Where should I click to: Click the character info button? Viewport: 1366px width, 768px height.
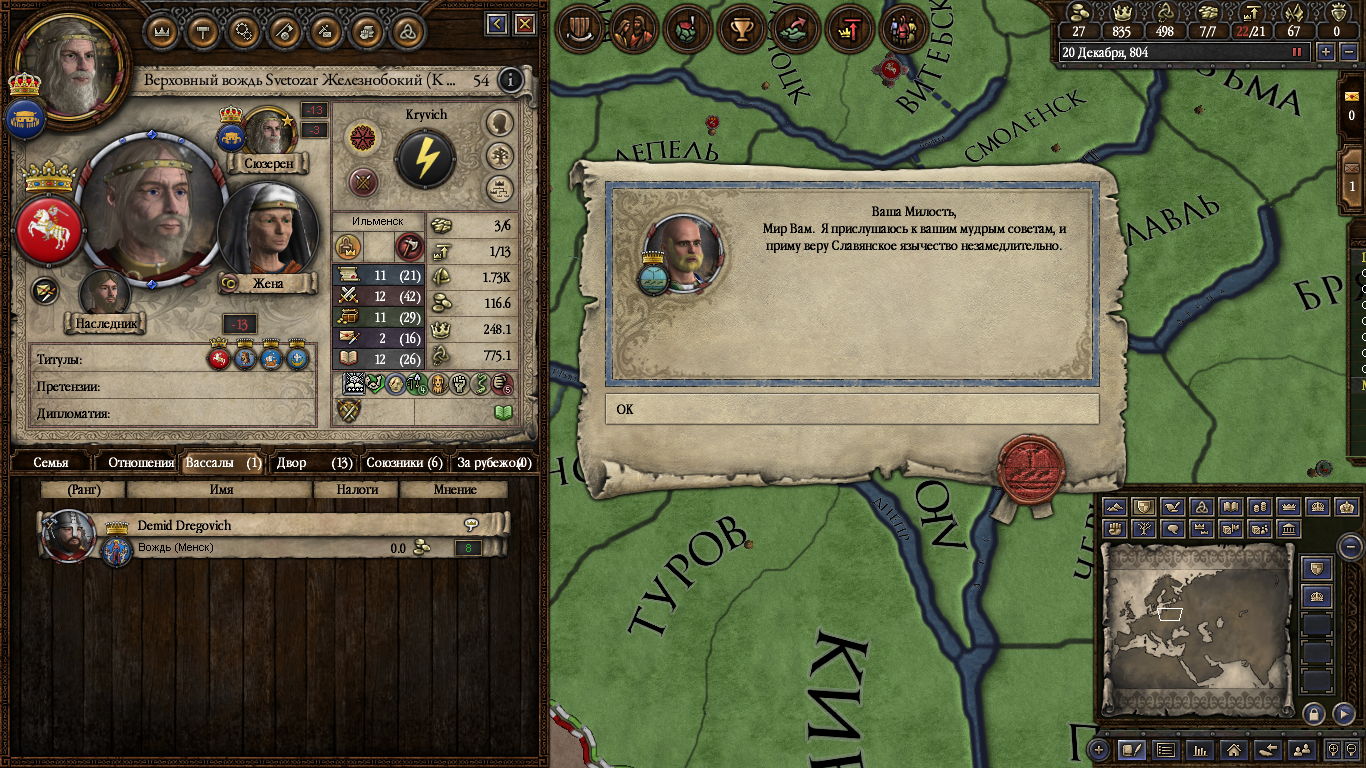click(511, 80)
